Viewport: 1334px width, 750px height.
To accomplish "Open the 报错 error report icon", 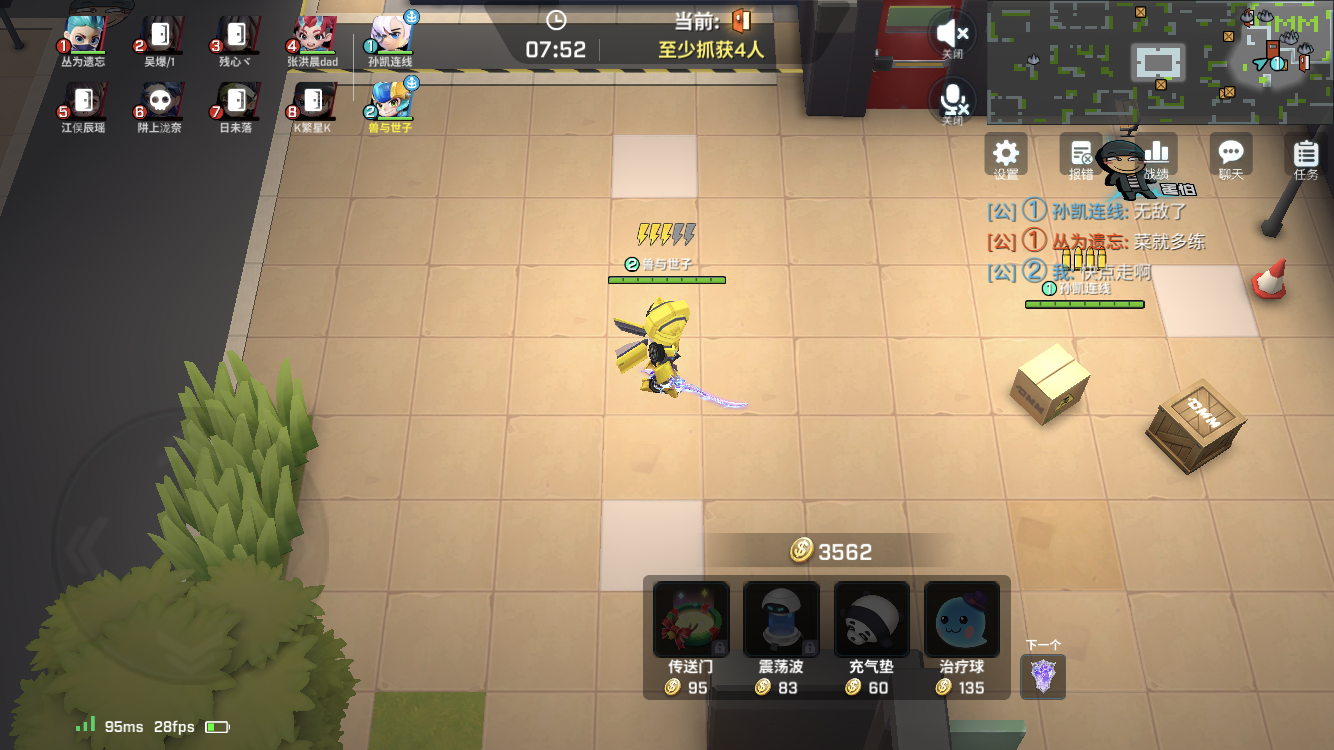I will (1079, 155).
